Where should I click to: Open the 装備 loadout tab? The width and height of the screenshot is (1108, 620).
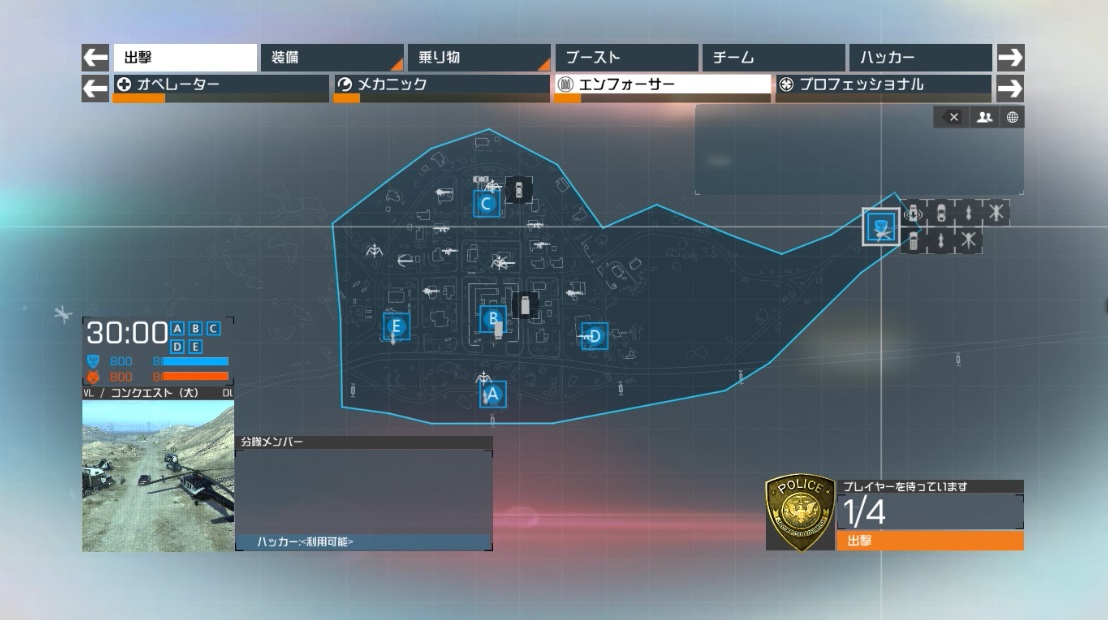[331, 58]
